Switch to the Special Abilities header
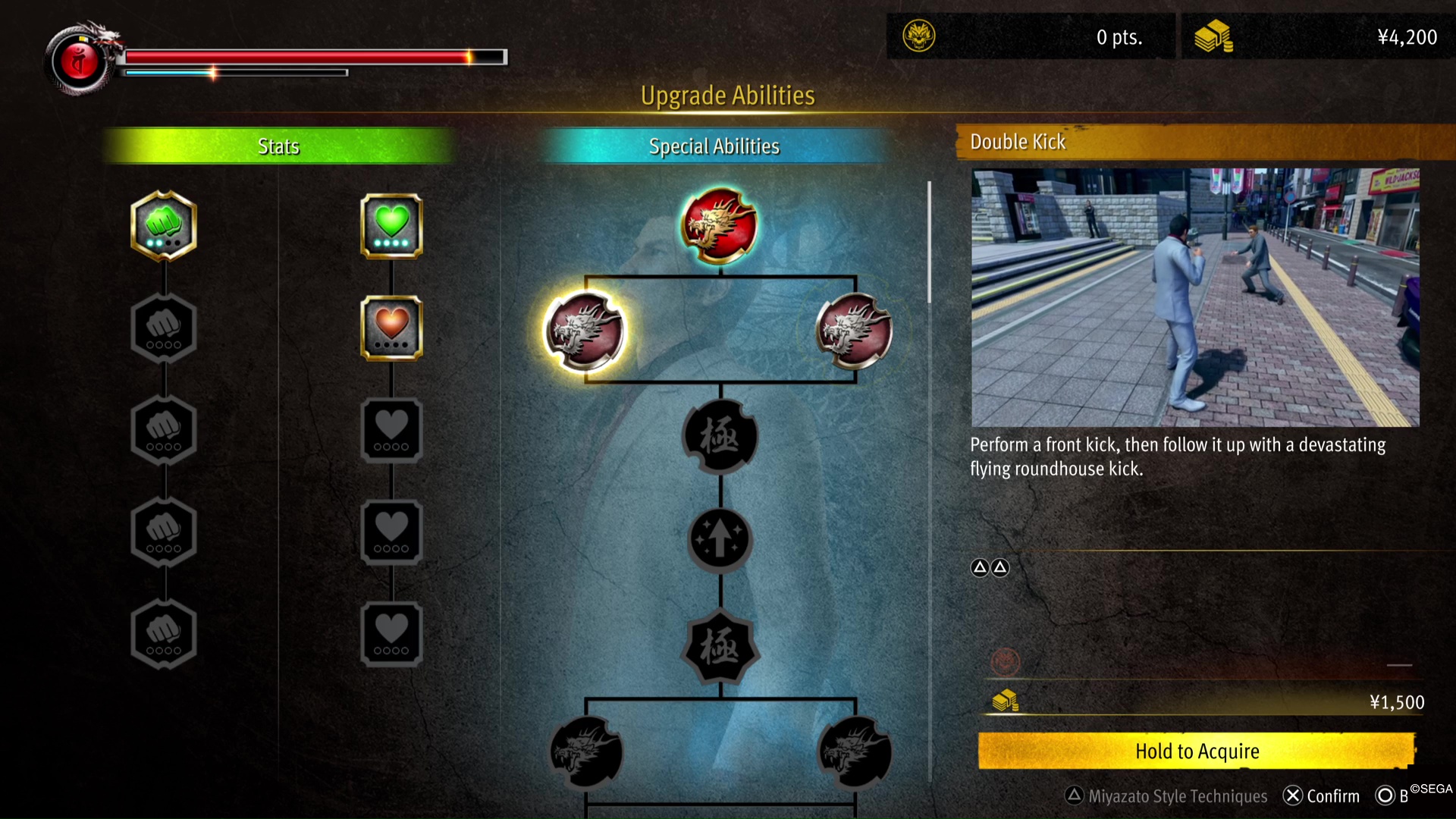The image size is (1456, 819). (x=714, y=146)
